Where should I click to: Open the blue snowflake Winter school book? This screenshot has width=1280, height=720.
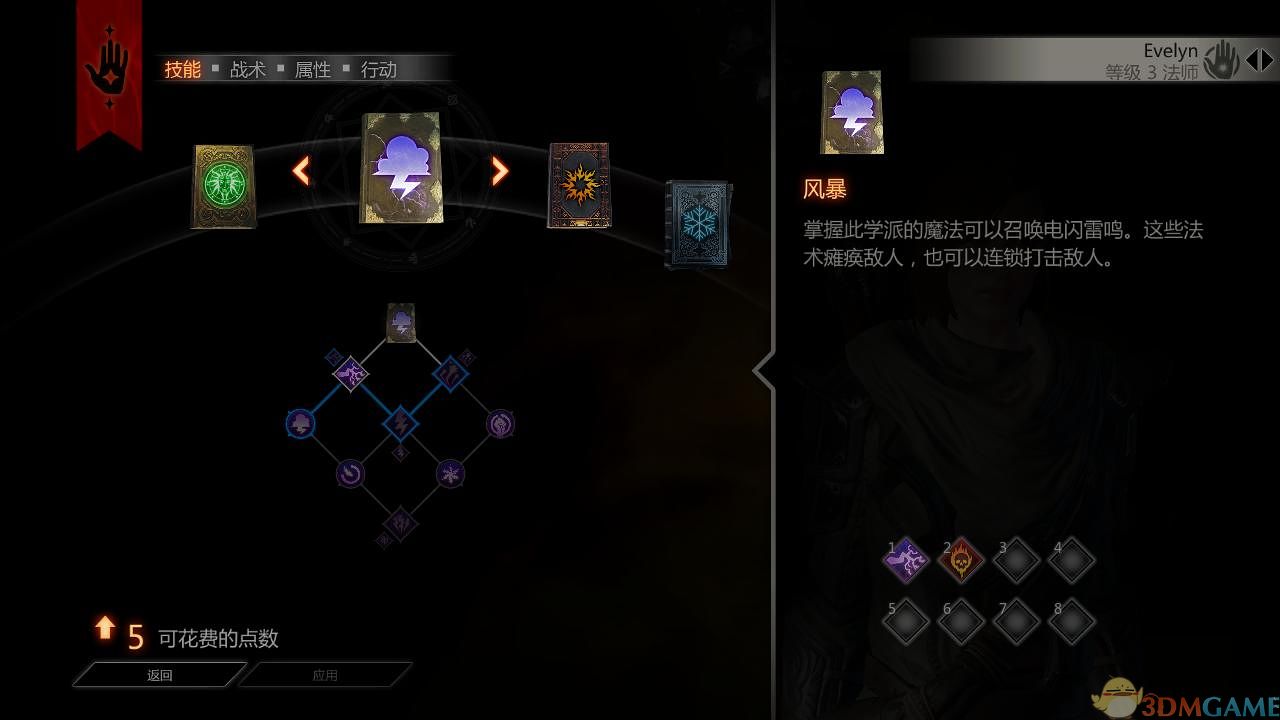point(697,222)
